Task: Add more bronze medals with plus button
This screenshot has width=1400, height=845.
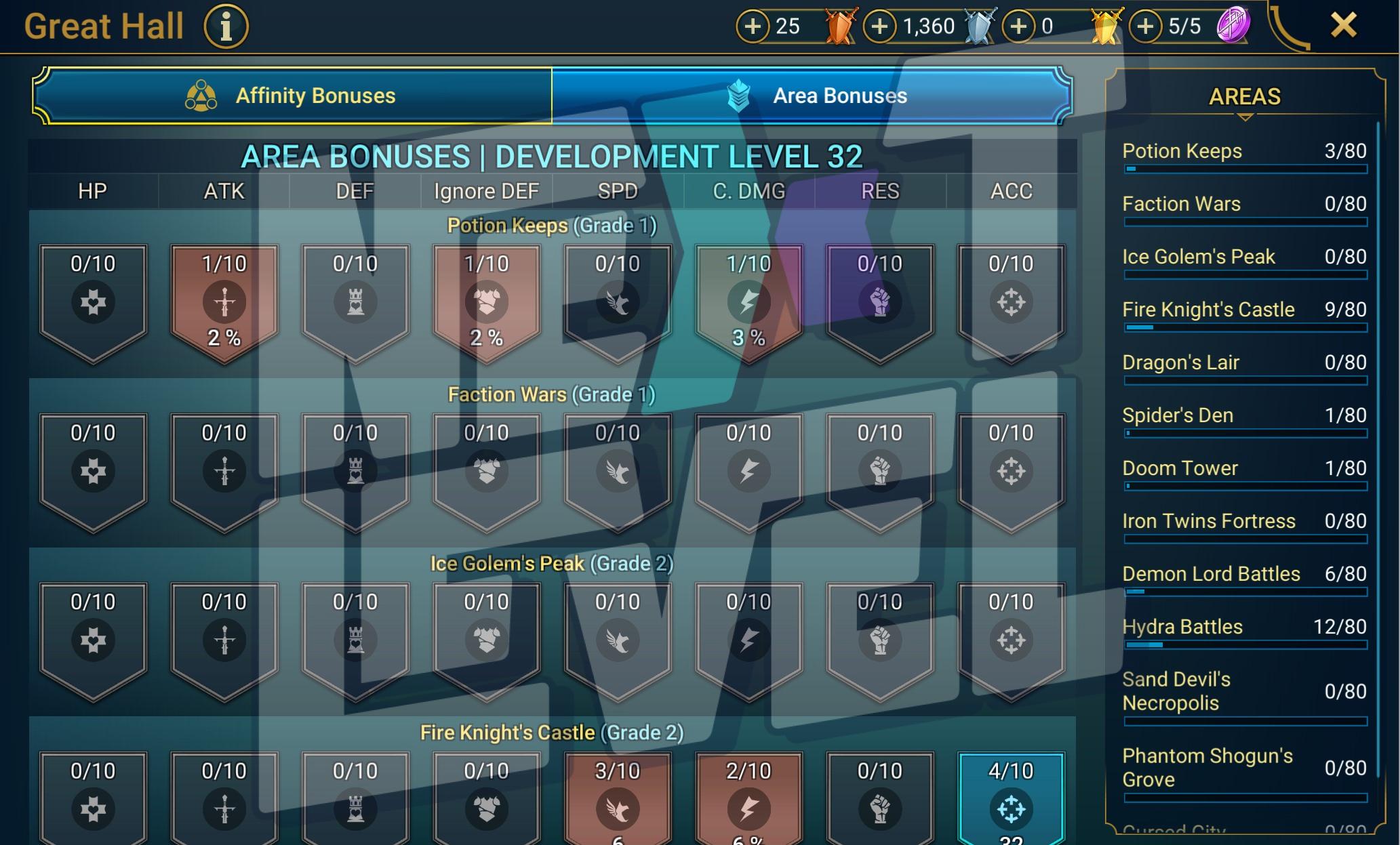Action: (x=753, y=26)
